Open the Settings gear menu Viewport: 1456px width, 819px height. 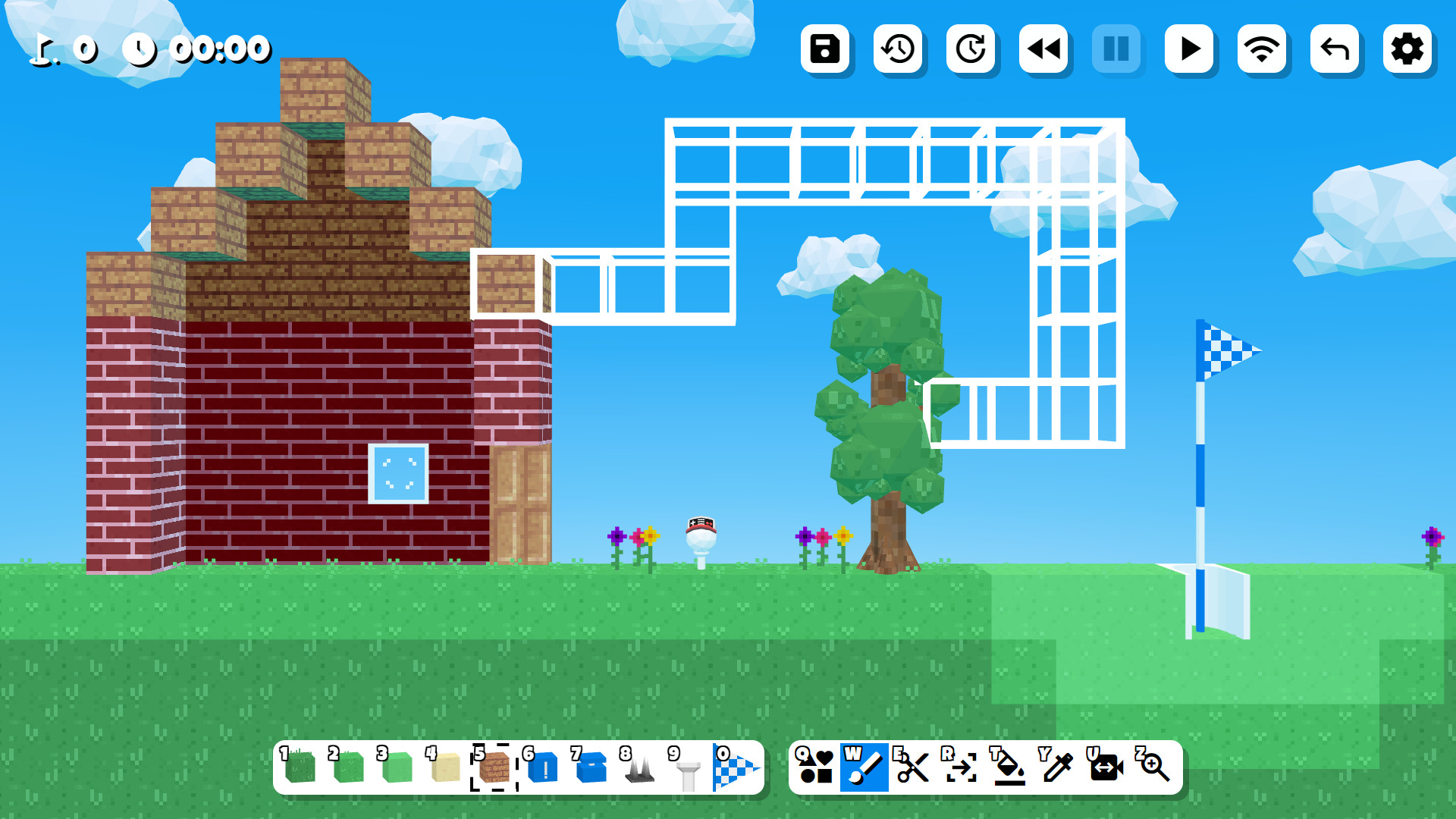click(1407, 51)
